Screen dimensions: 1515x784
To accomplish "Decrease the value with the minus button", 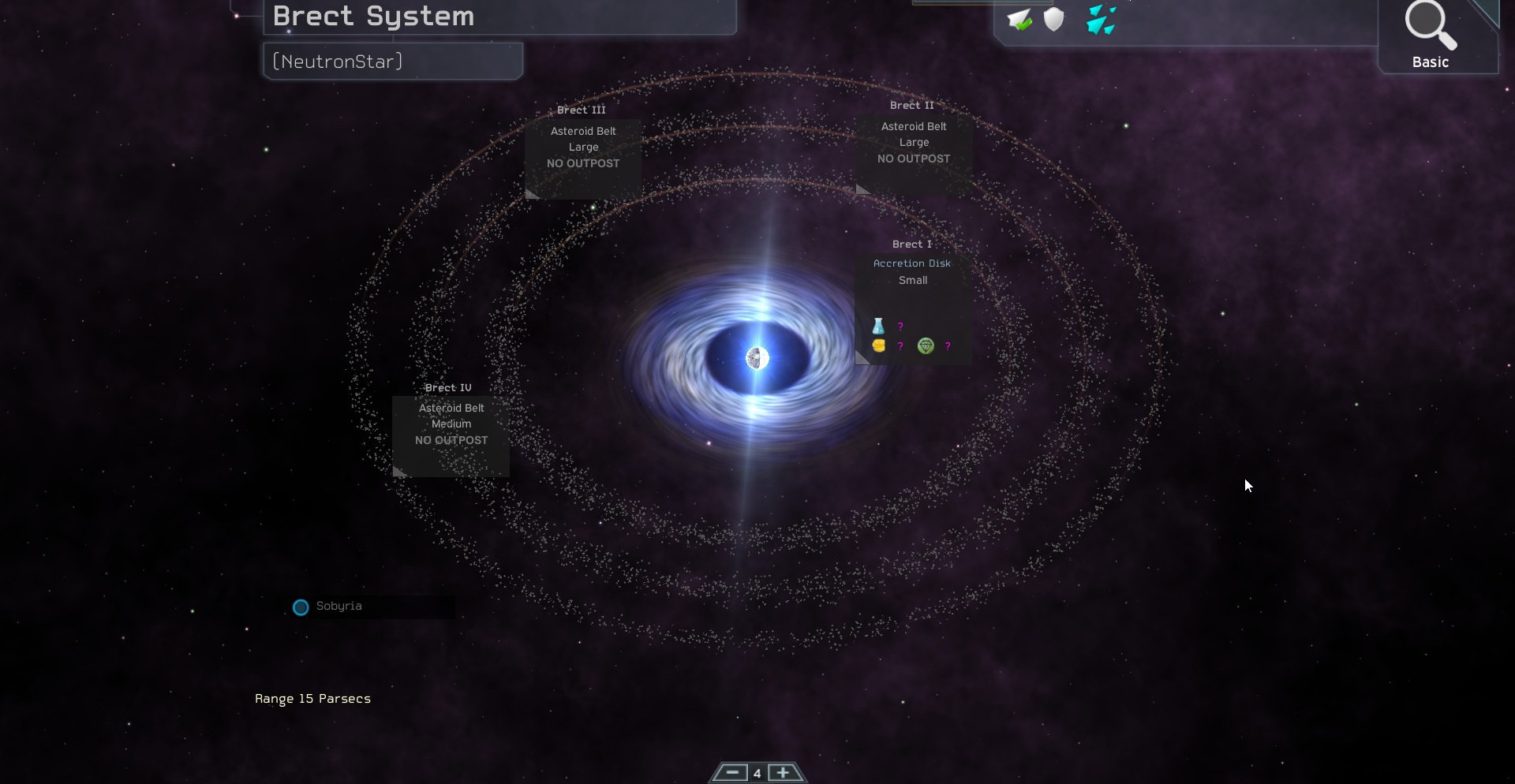I will 731,772.
